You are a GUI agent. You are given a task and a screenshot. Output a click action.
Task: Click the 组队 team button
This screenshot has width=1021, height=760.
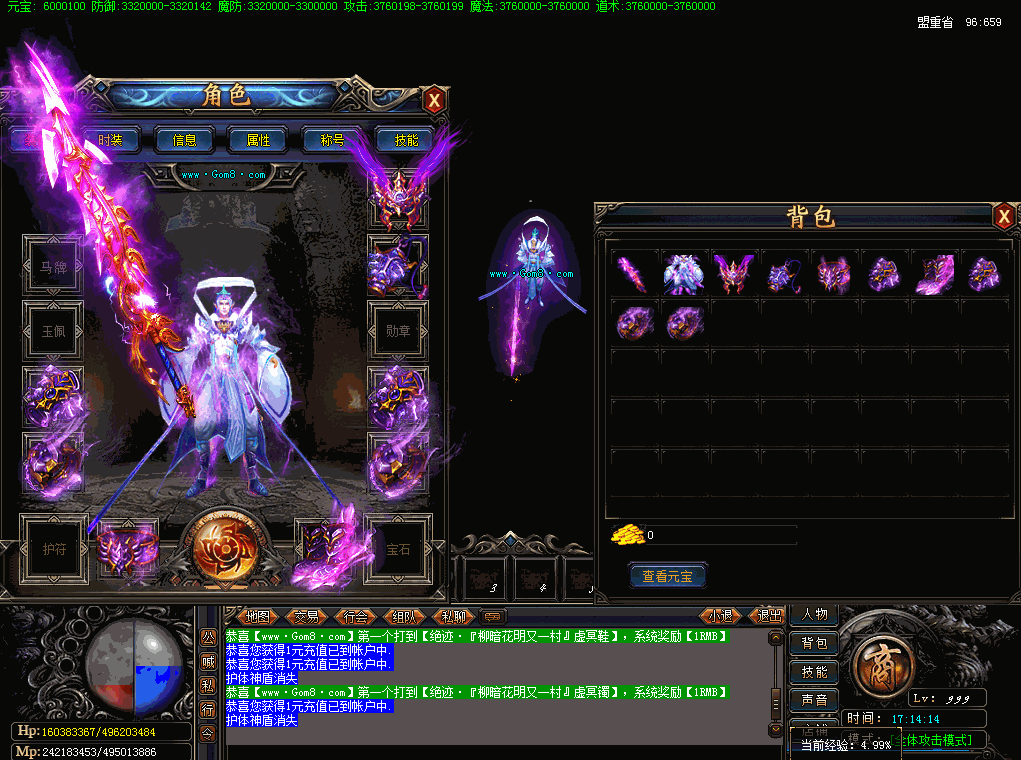tap(405, 617)
